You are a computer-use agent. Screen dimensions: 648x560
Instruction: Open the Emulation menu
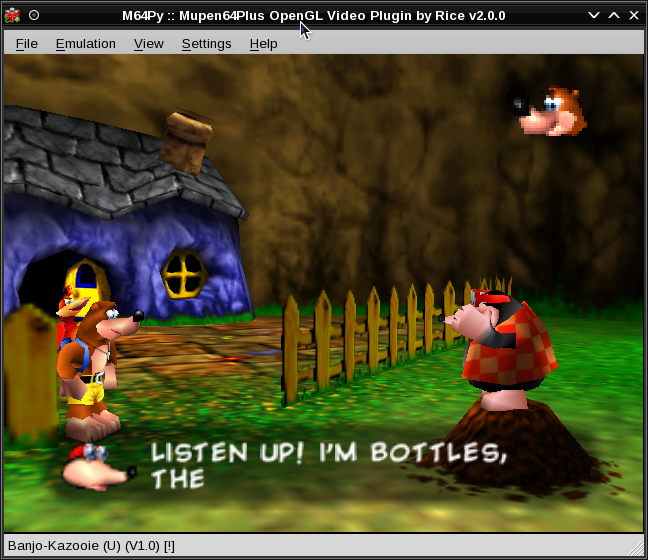(85, 43)
